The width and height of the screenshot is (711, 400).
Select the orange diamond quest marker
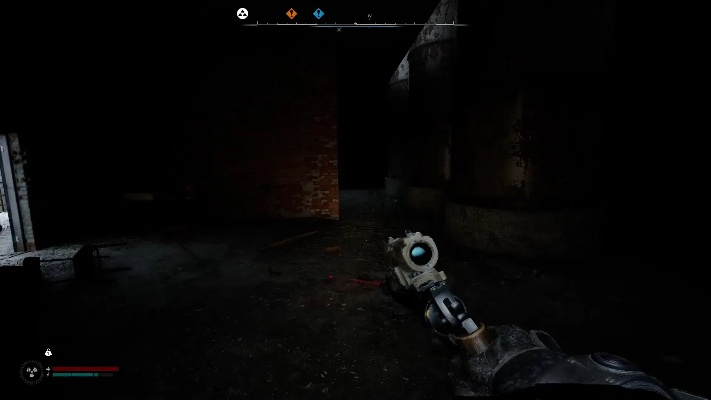click(x=292, y=14)
